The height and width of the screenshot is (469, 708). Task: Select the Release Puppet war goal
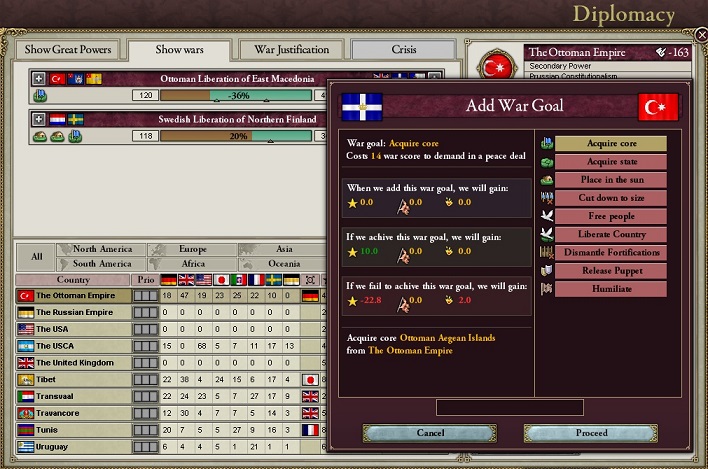click(610, 270)
